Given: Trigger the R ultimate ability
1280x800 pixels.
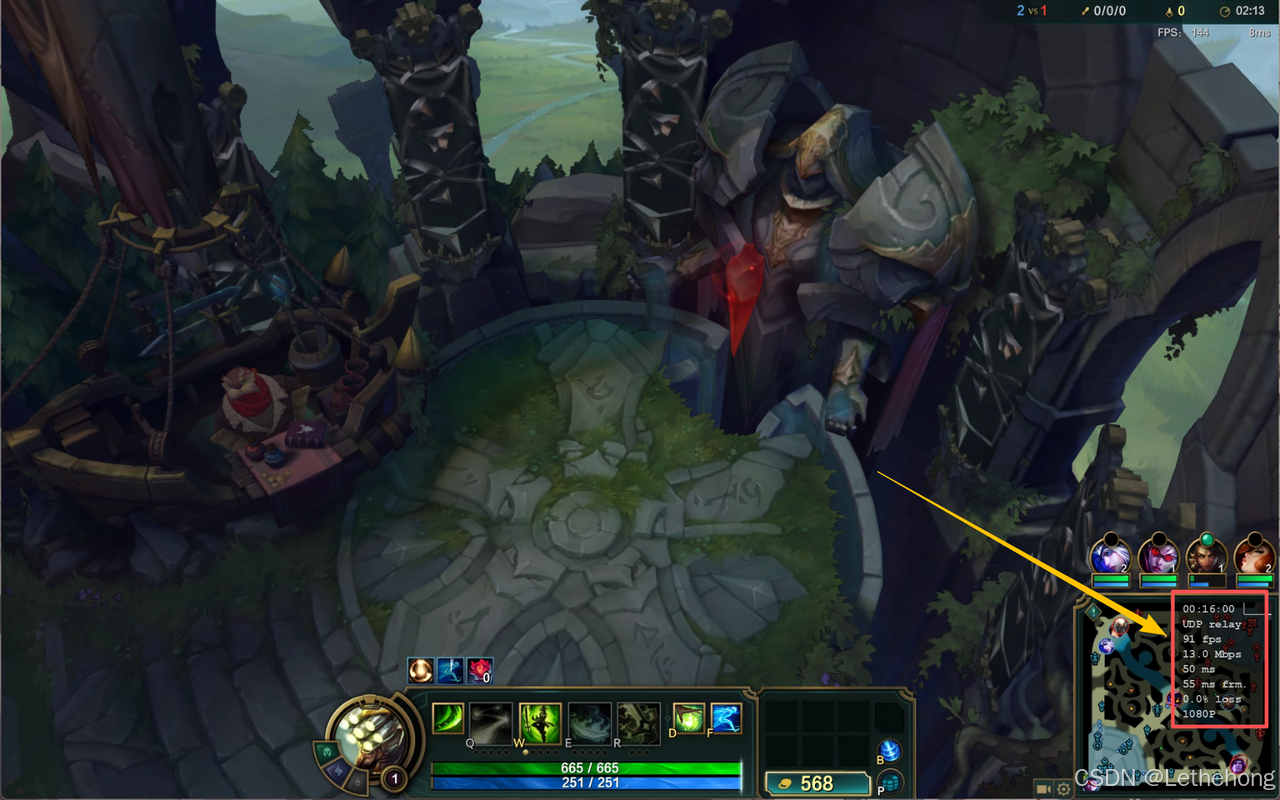Looking at the screenshot, I should pos(637,723).
